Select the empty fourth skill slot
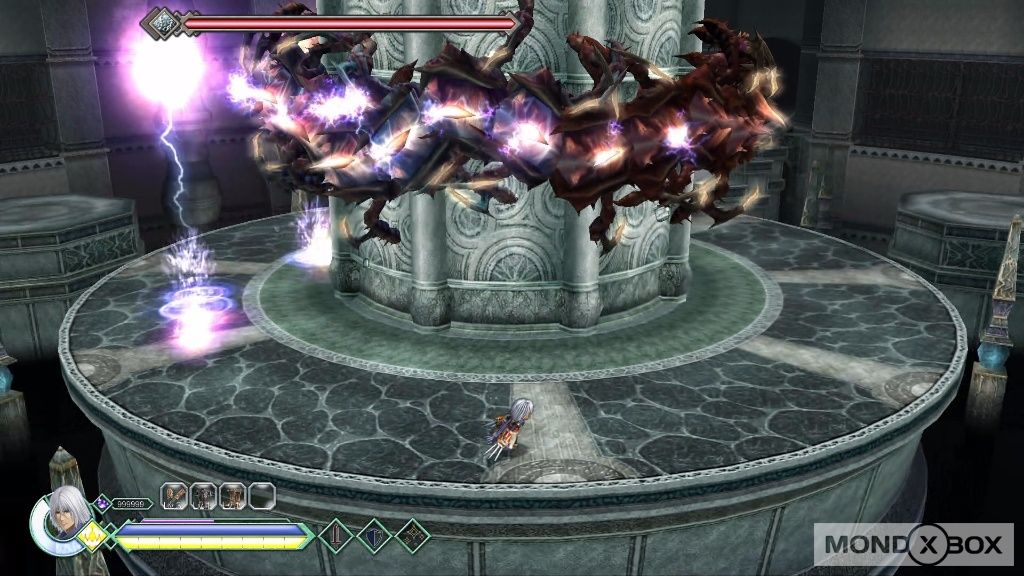 tap(262, 495)
